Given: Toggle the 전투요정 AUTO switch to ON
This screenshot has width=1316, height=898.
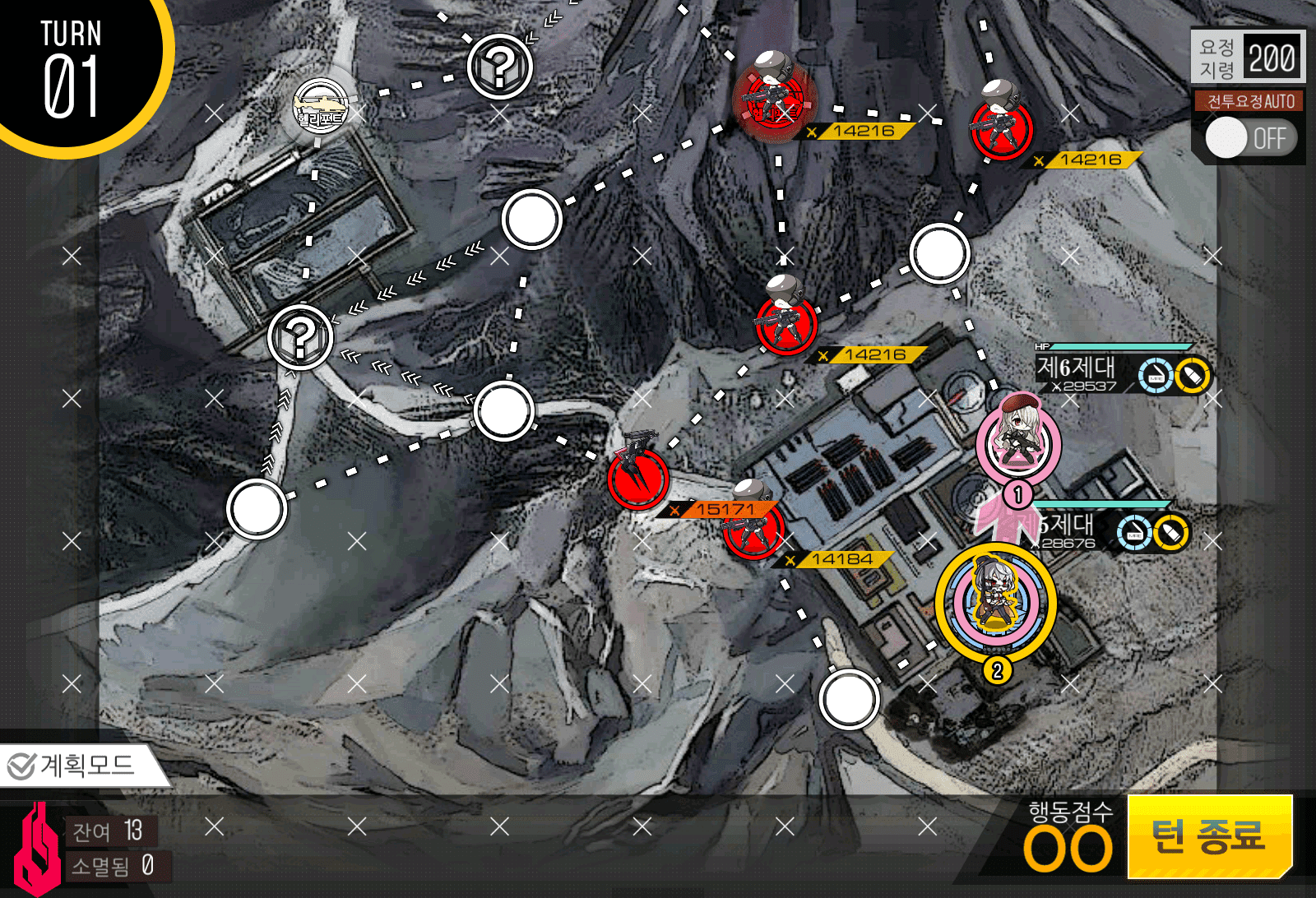Looking at the screenshot, I should (1249, 138).
